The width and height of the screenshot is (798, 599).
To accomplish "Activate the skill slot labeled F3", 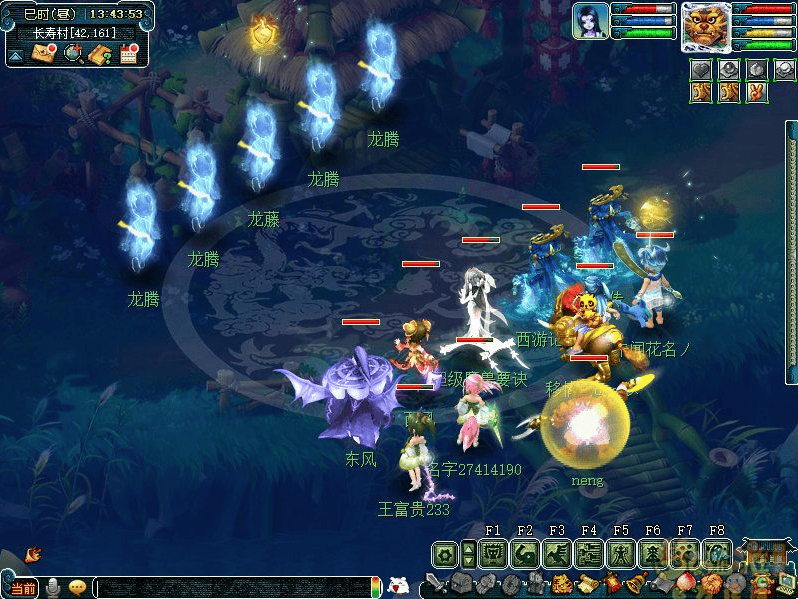I will click(557, 553).
